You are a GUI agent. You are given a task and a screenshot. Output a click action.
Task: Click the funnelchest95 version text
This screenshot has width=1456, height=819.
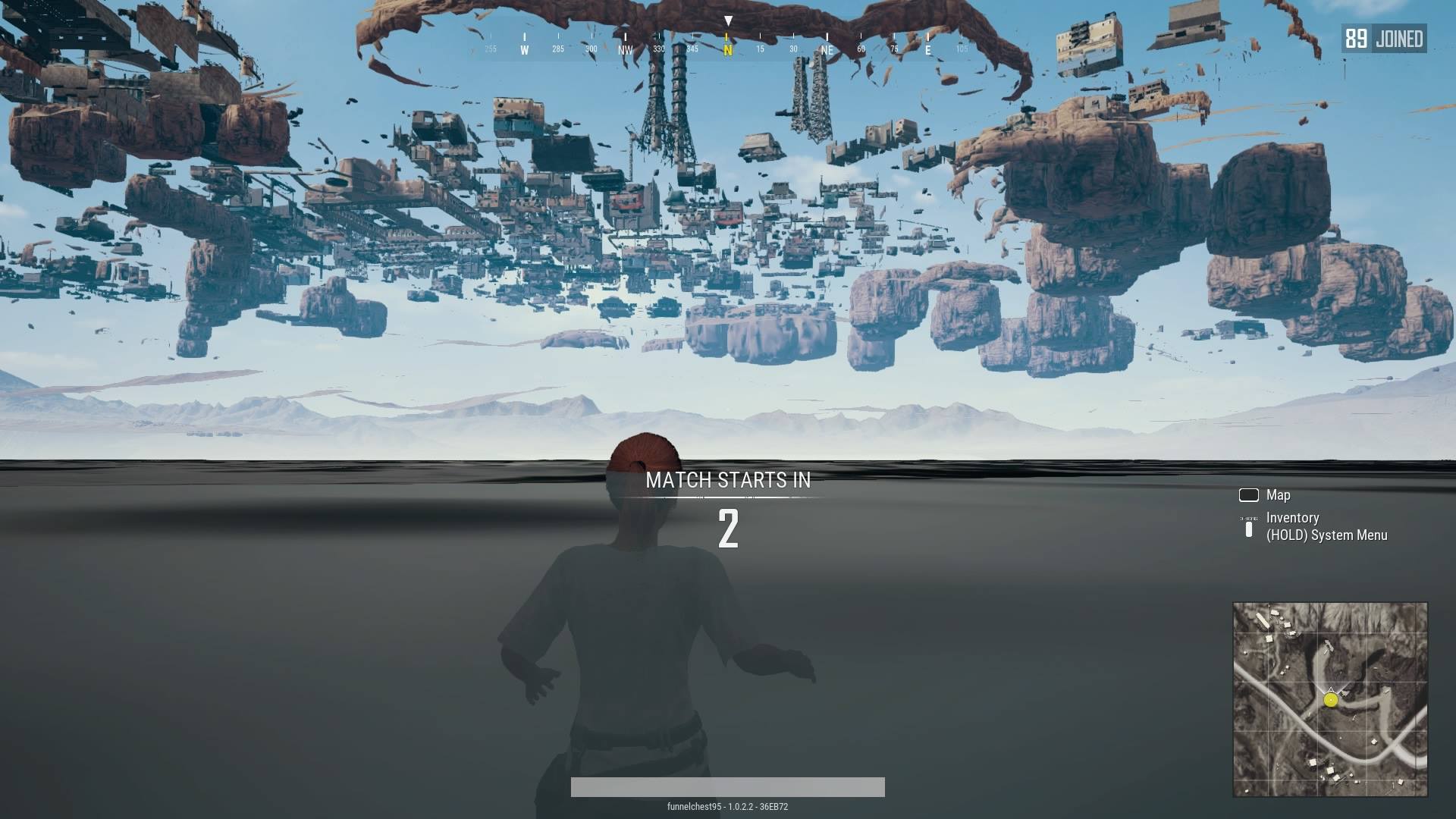point(728,808)
